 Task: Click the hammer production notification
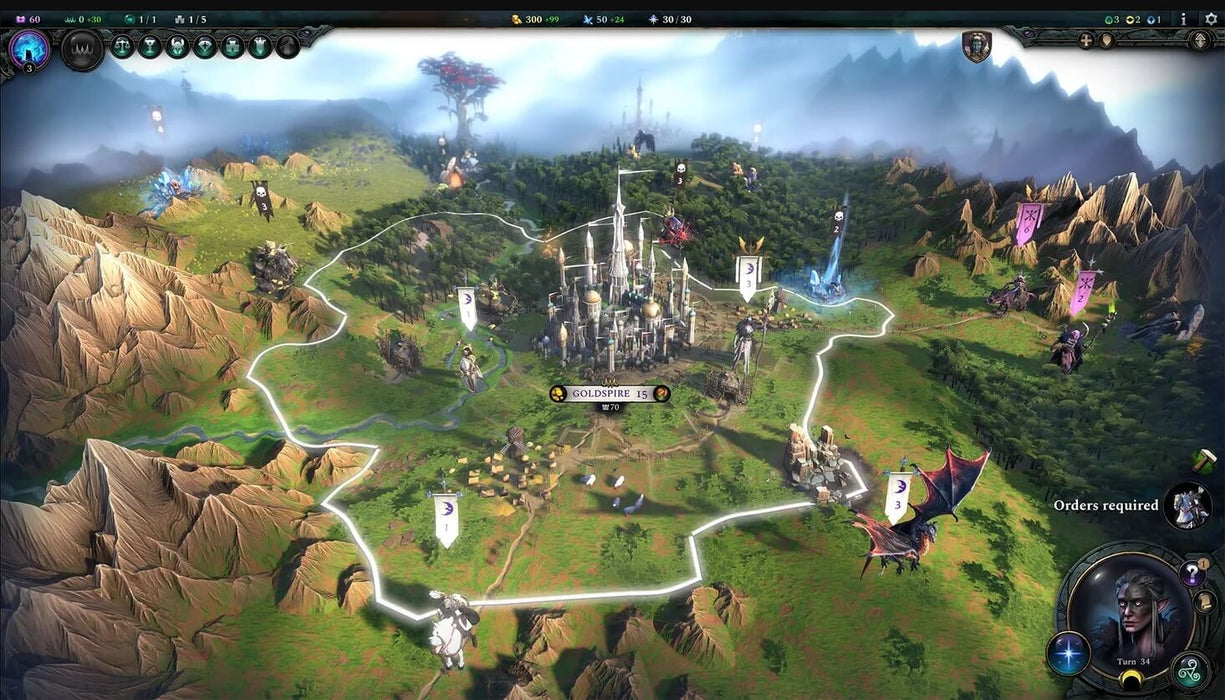[x=1204, y=460]
